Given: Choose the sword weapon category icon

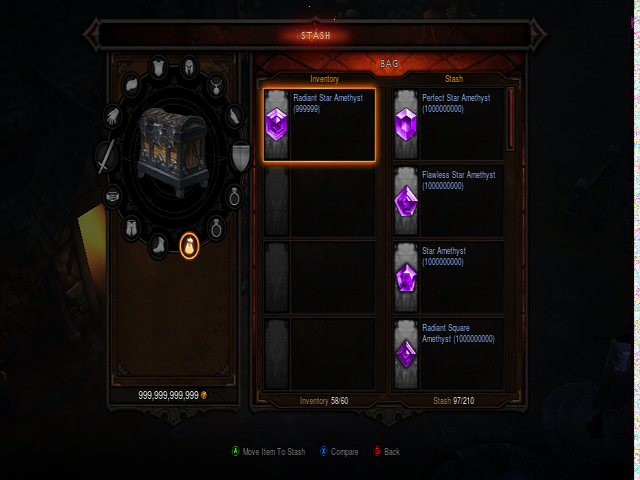Looking at the screenshot, I should 106,157.
